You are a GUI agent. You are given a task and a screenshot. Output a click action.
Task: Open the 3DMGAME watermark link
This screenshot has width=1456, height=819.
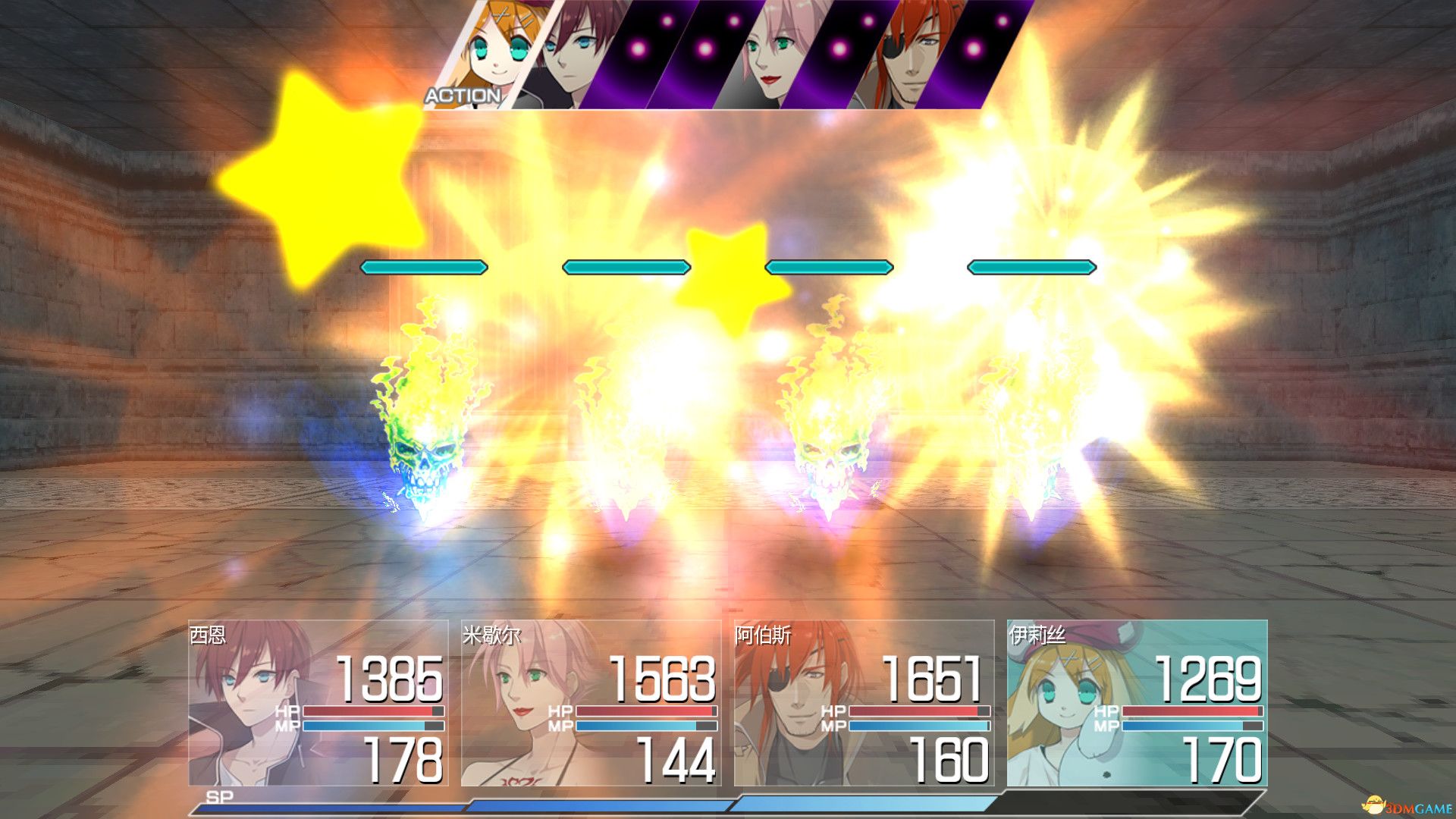point(1407,805)
